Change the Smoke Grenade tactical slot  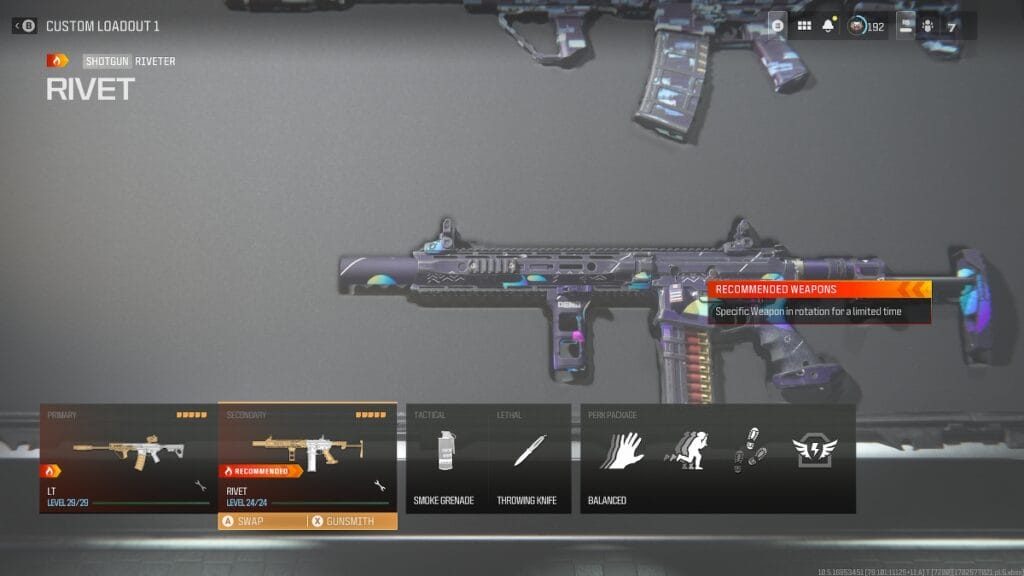point(447,458)
